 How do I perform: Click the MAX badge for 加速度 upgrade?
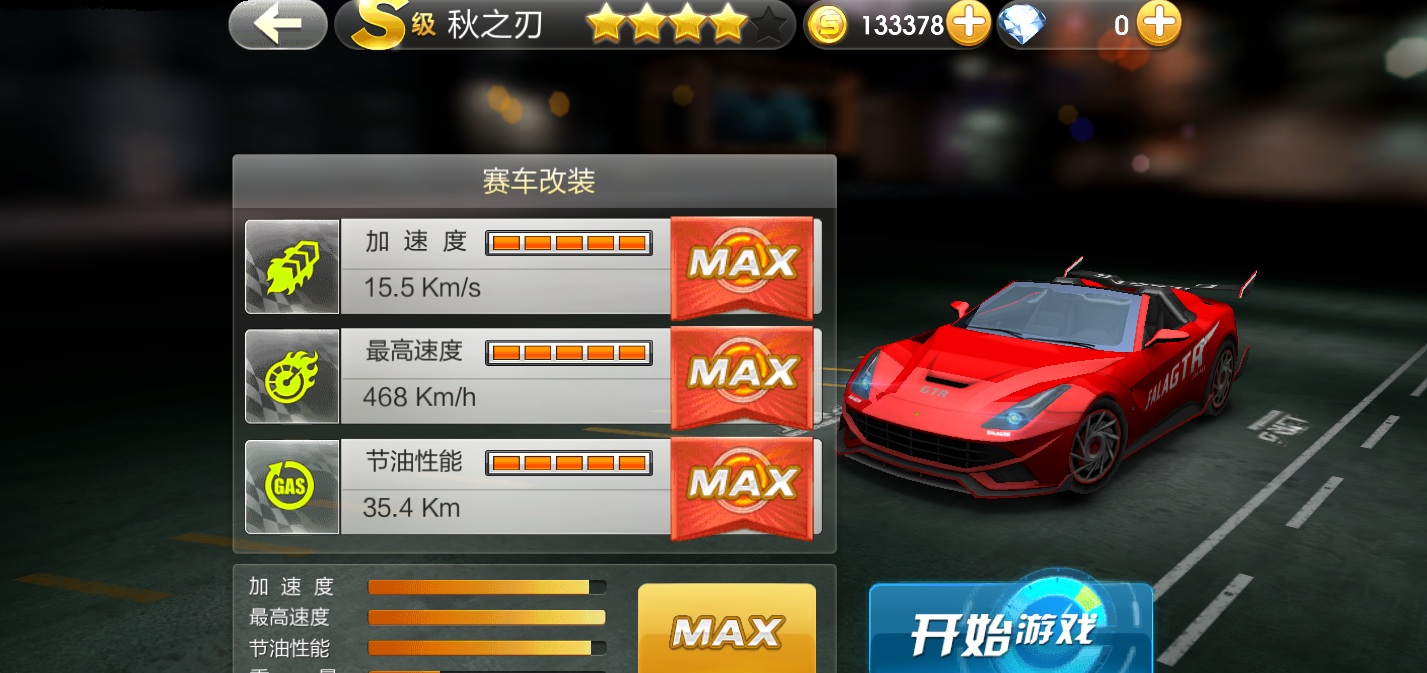pos(741,264)
